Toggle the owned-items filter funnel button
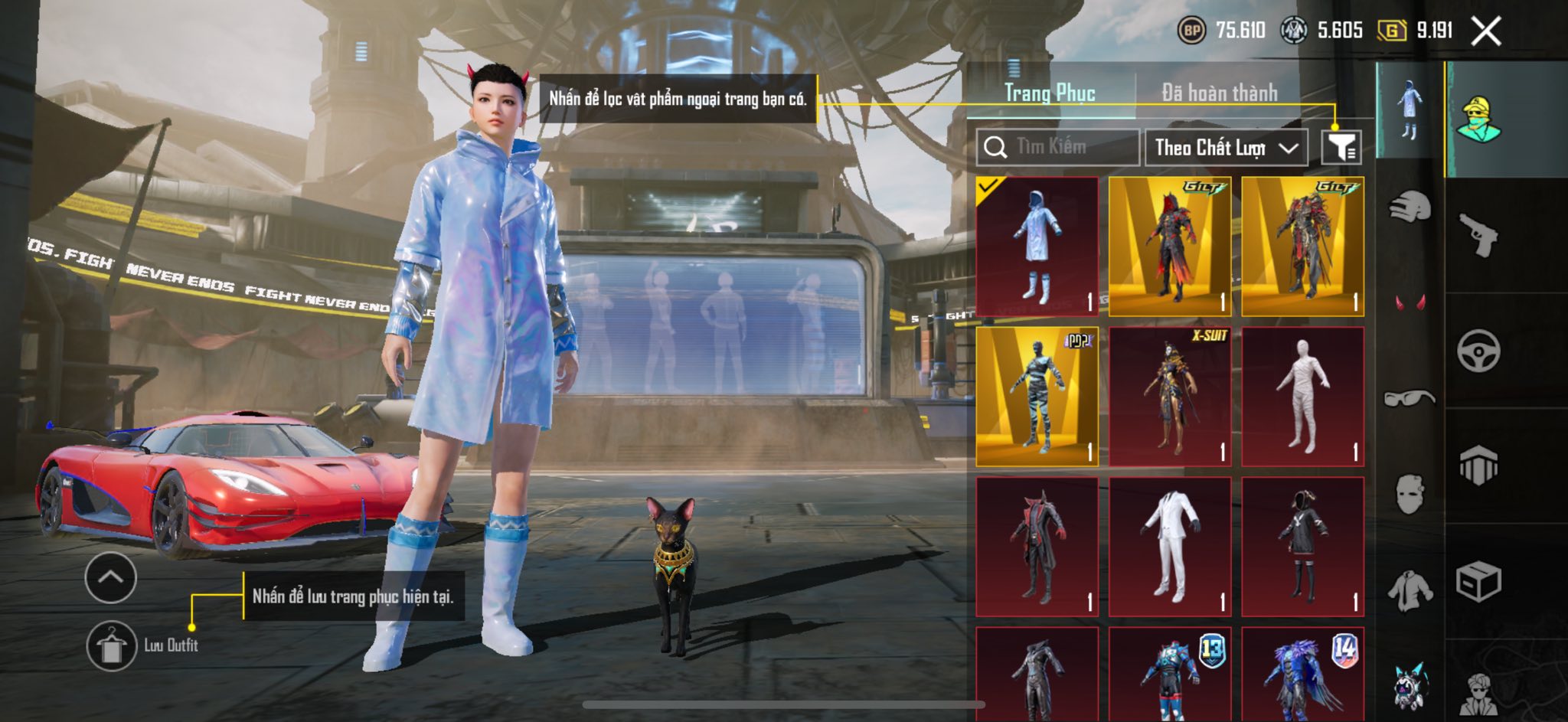 pyautogui.click(x=1341, y=147)
